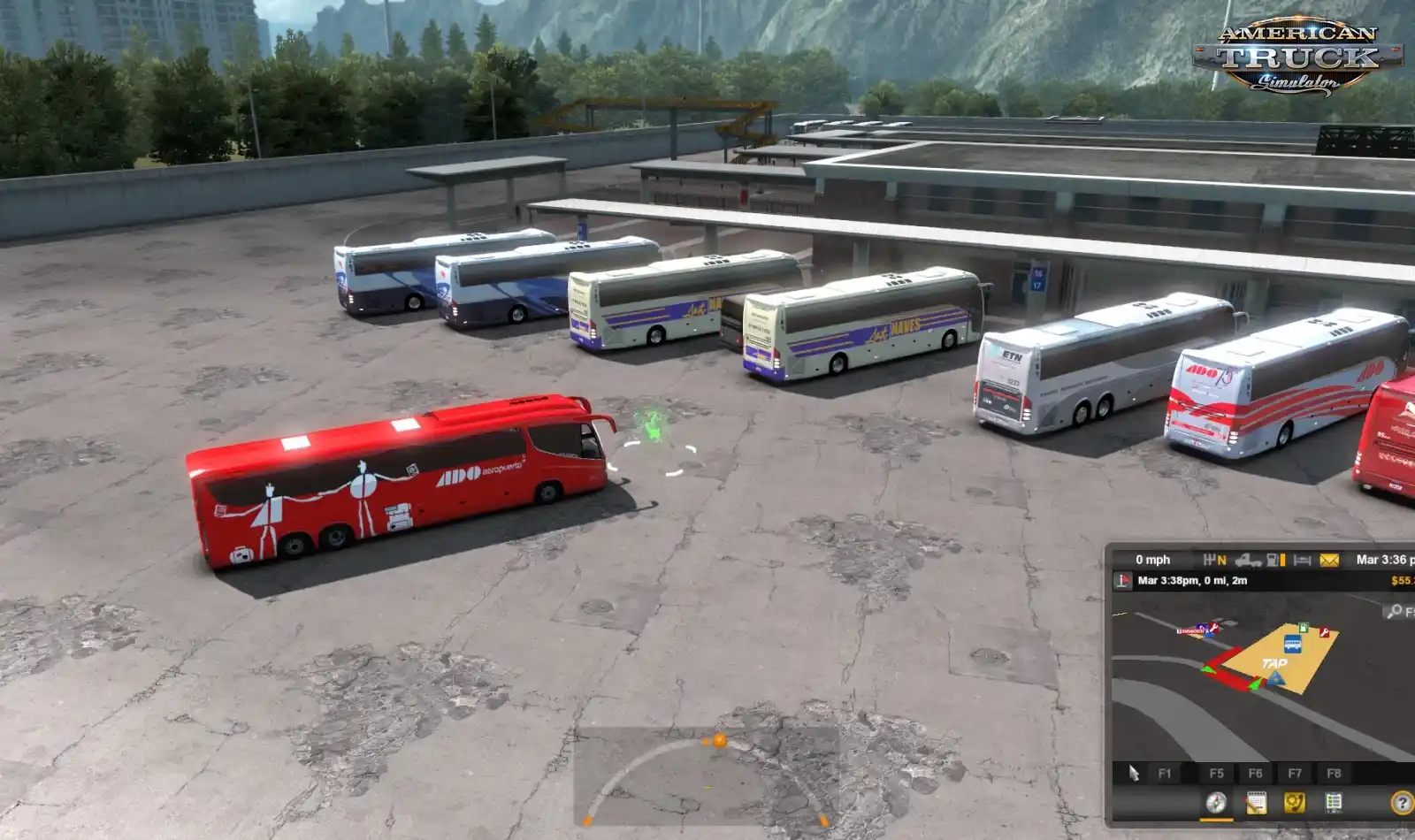Viewport: 1415px width, 840px height.
Task: Zoom the map with the magnifier button
Action: 1395,611
